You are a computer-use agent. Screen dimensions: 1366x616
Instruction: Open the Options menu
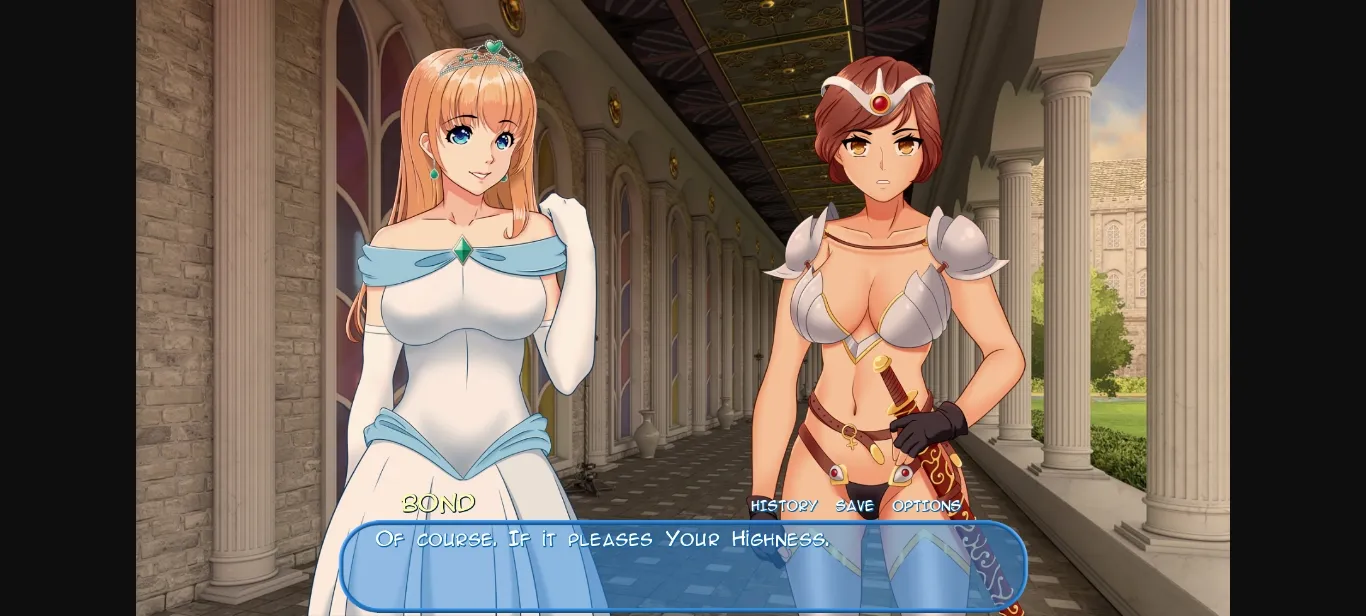pos(926,506)
